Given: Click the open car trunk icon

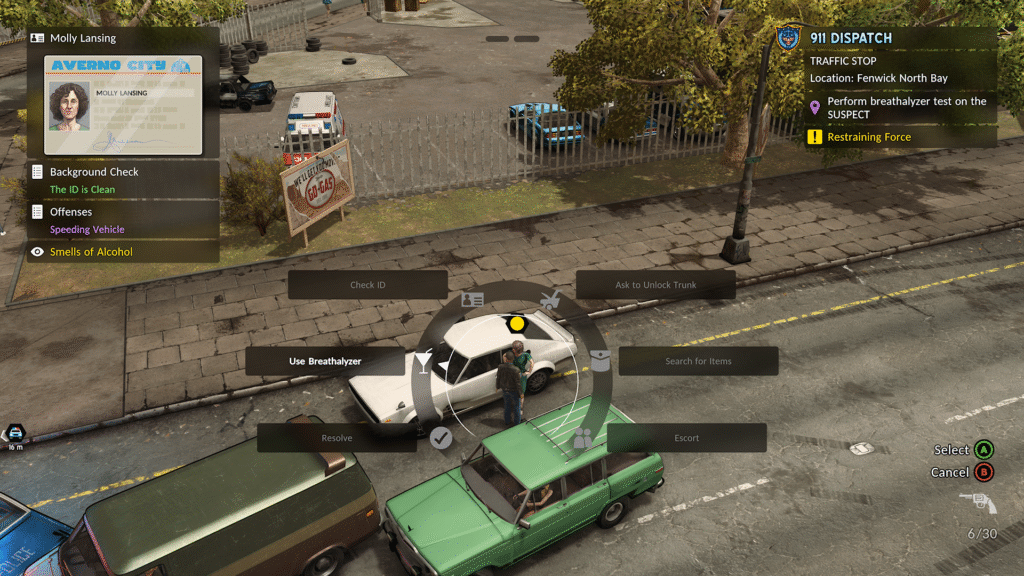Looking at the screenshot, I should point(549,299).
